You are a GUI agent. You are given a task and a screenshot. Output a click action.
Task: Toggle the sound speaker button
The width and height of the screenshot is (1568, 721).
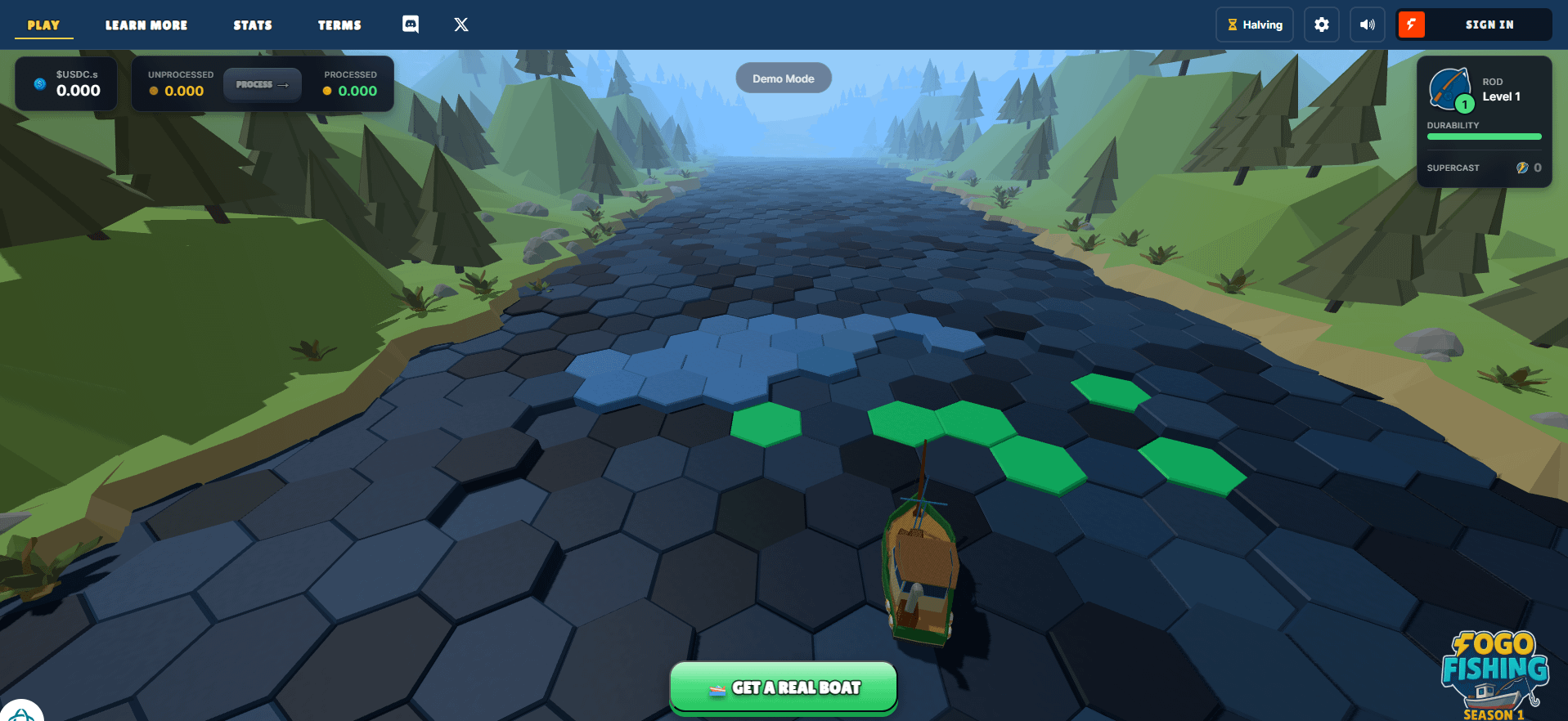pos(1367,25)
